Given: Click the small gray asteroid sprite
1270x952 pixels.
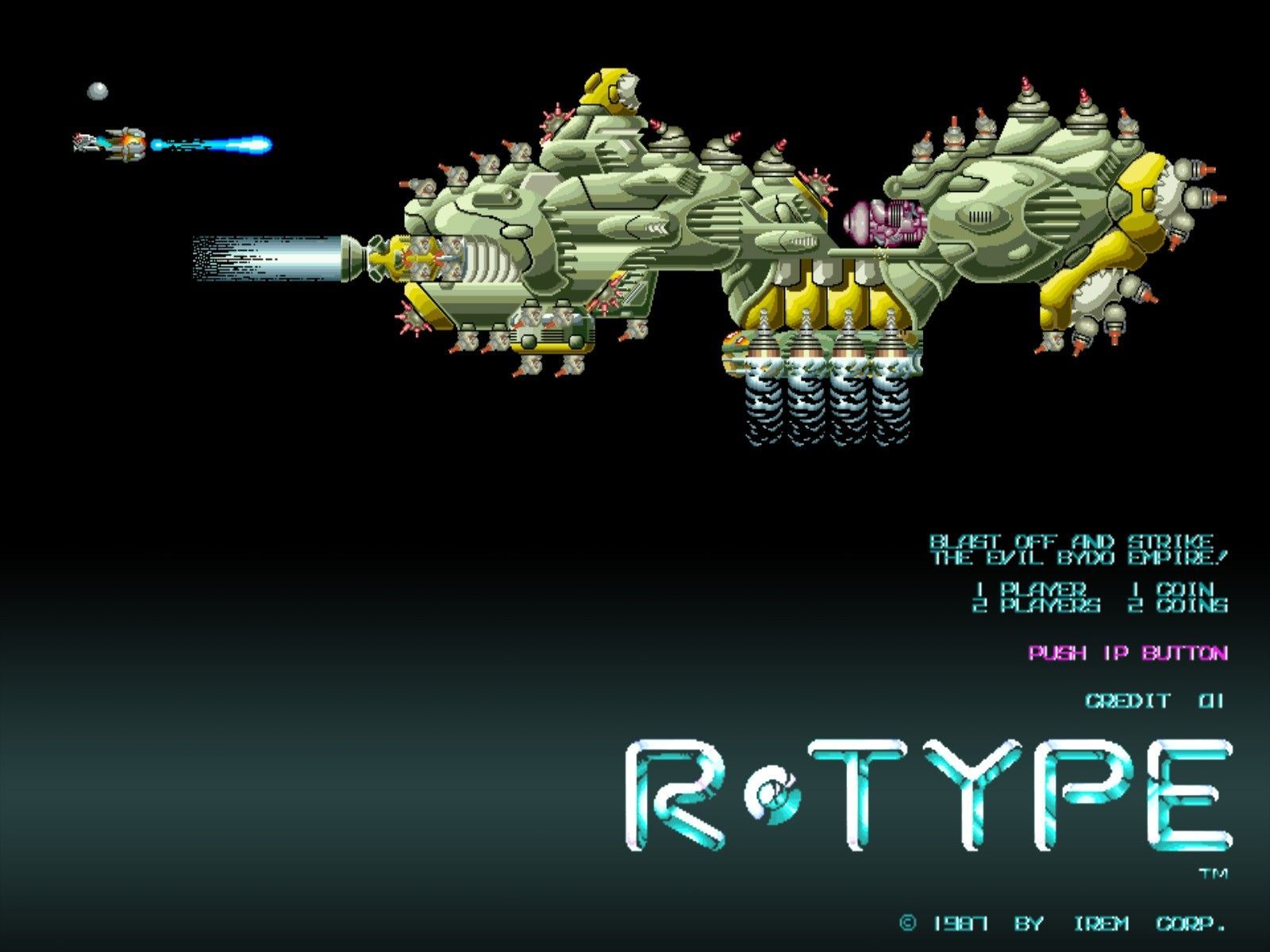Looking at the screenshot, I should [x=97, y=91].
